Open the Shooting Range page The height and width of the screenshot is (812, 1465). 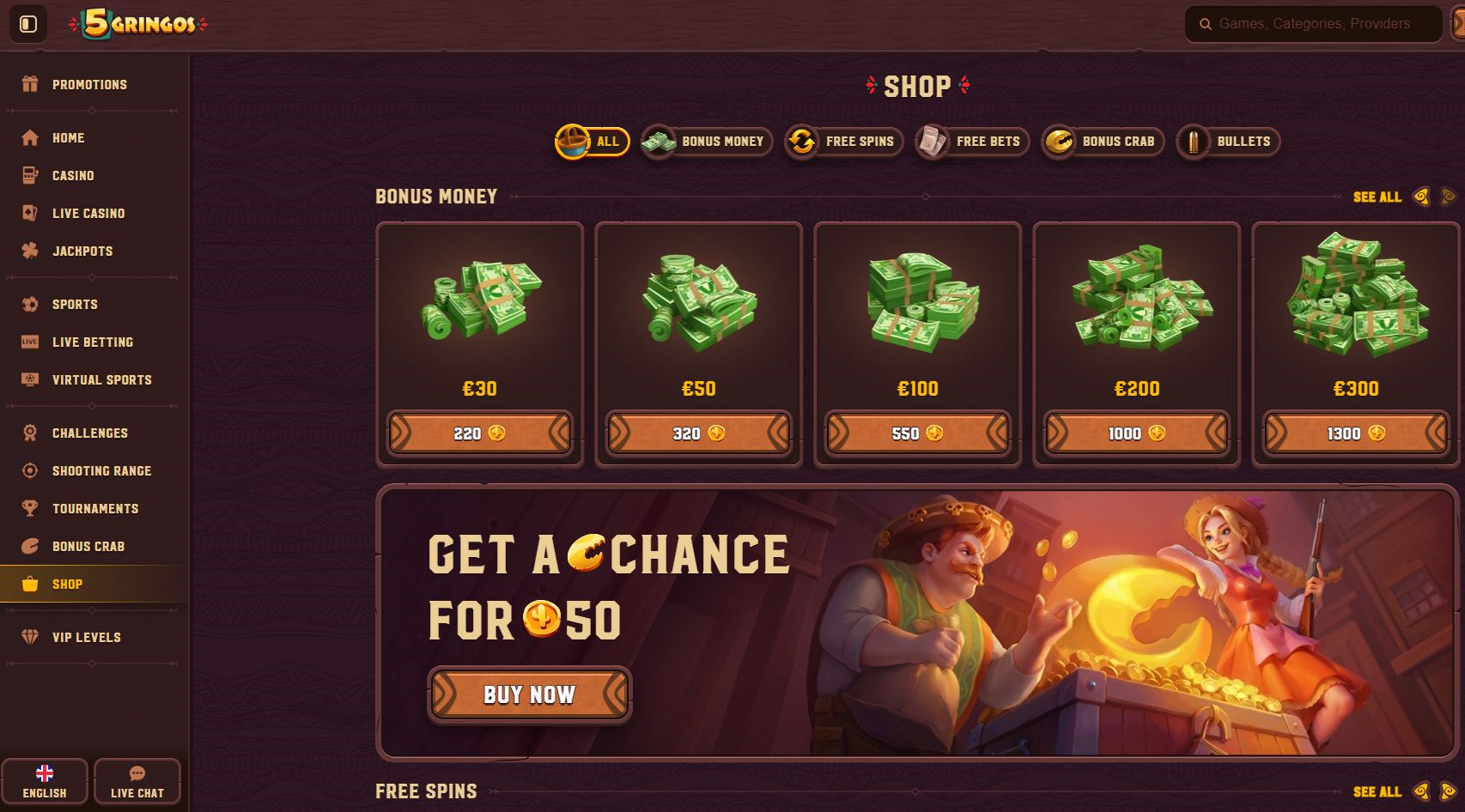click(x=101, y=471)
